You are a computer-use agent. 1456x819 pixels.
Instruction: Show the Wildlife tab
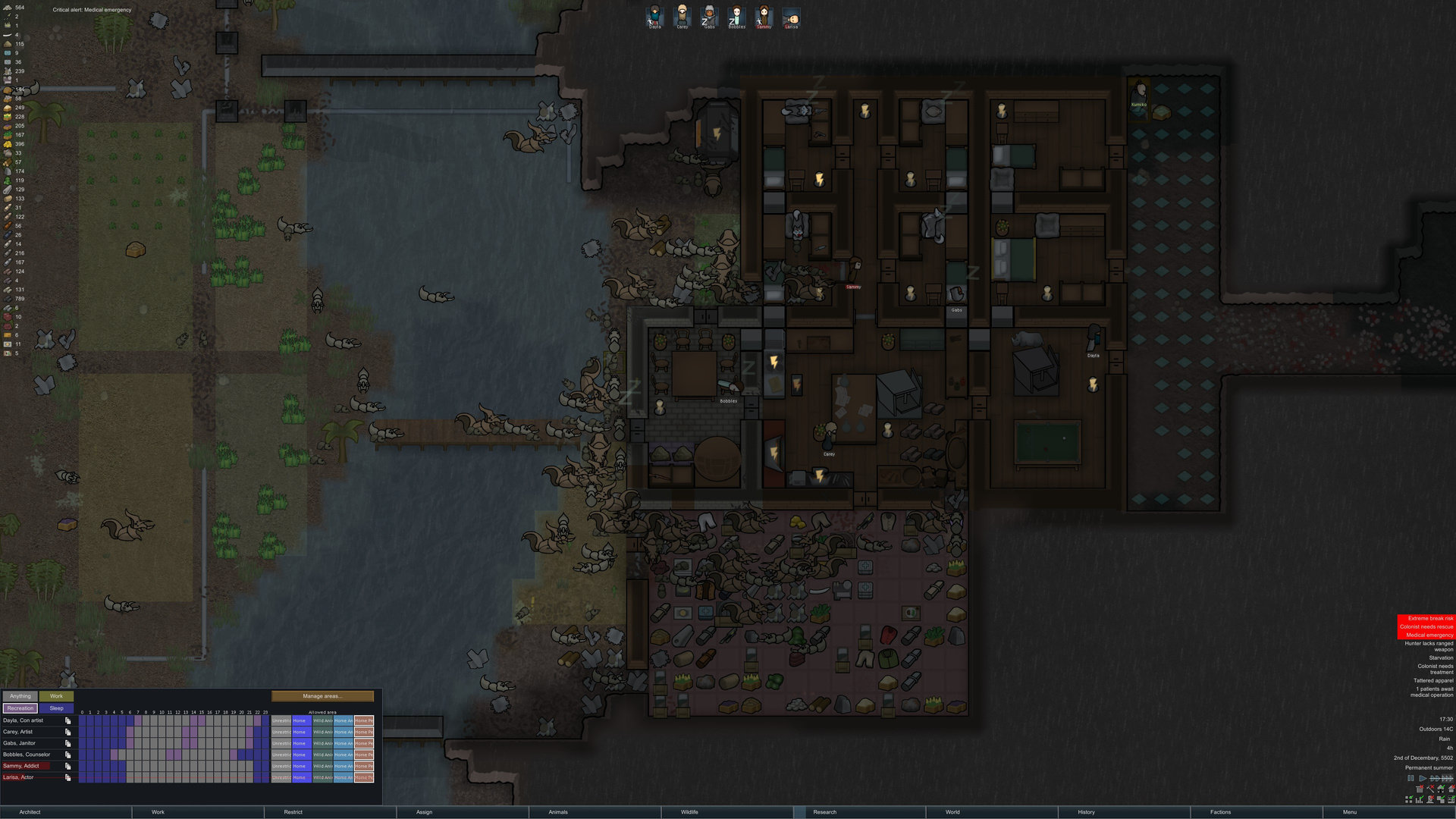(689, 812)
